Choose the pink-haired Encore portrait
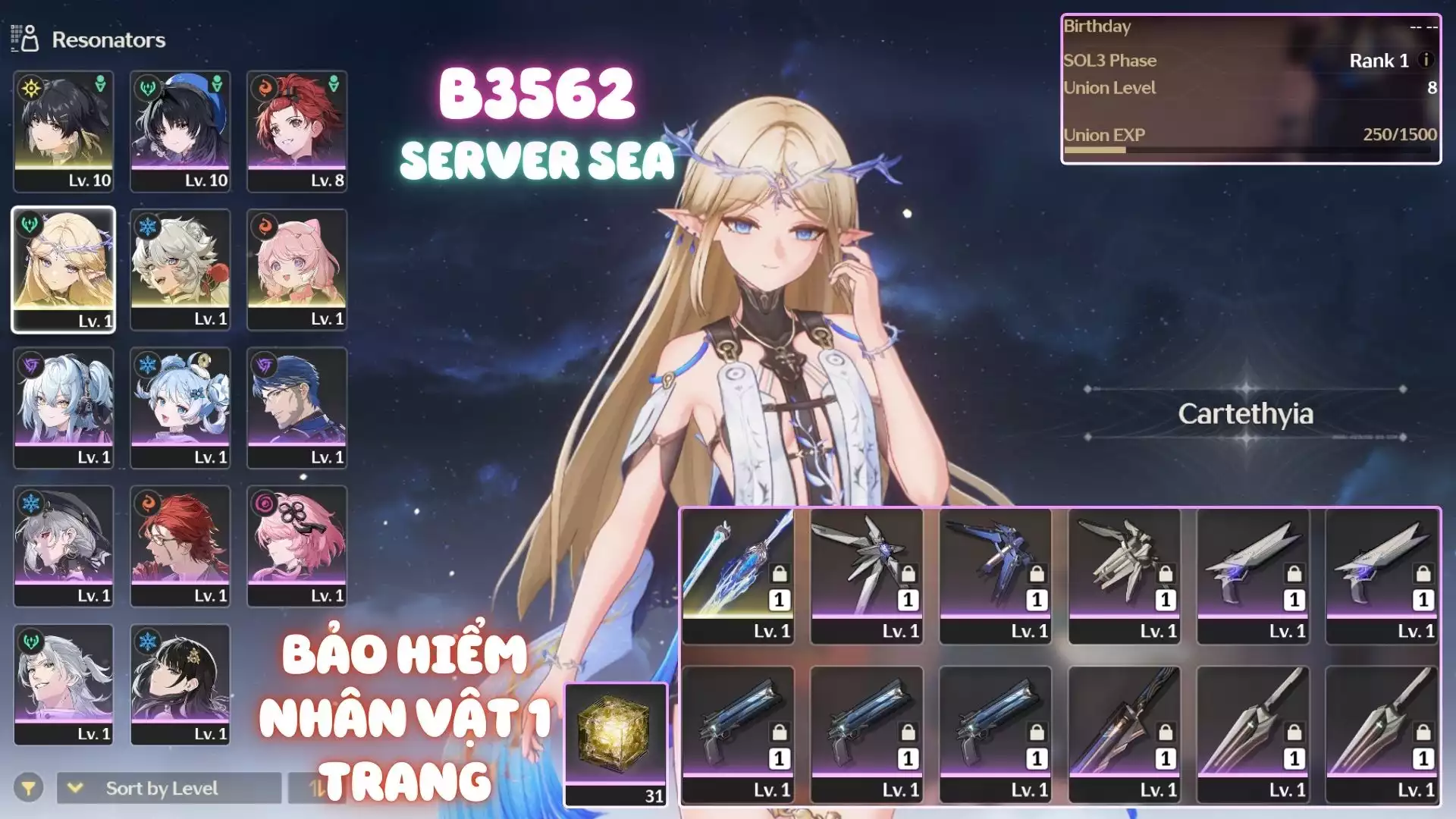Viewport: 1456px width, 819px height. pos(297,269)
